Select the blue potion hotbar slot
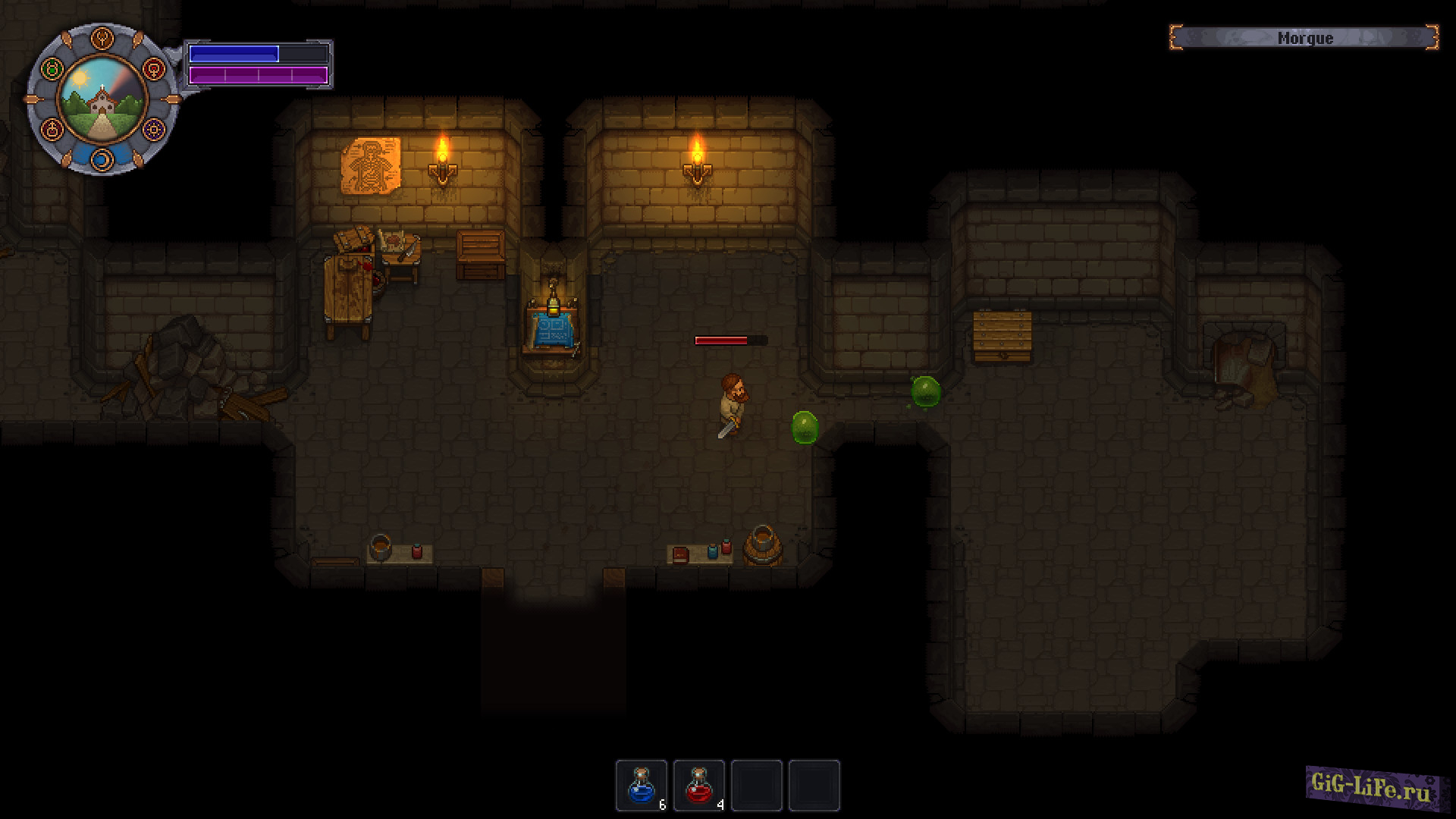The width and height of the screenshot is (1456, 819). coord(642,786)
